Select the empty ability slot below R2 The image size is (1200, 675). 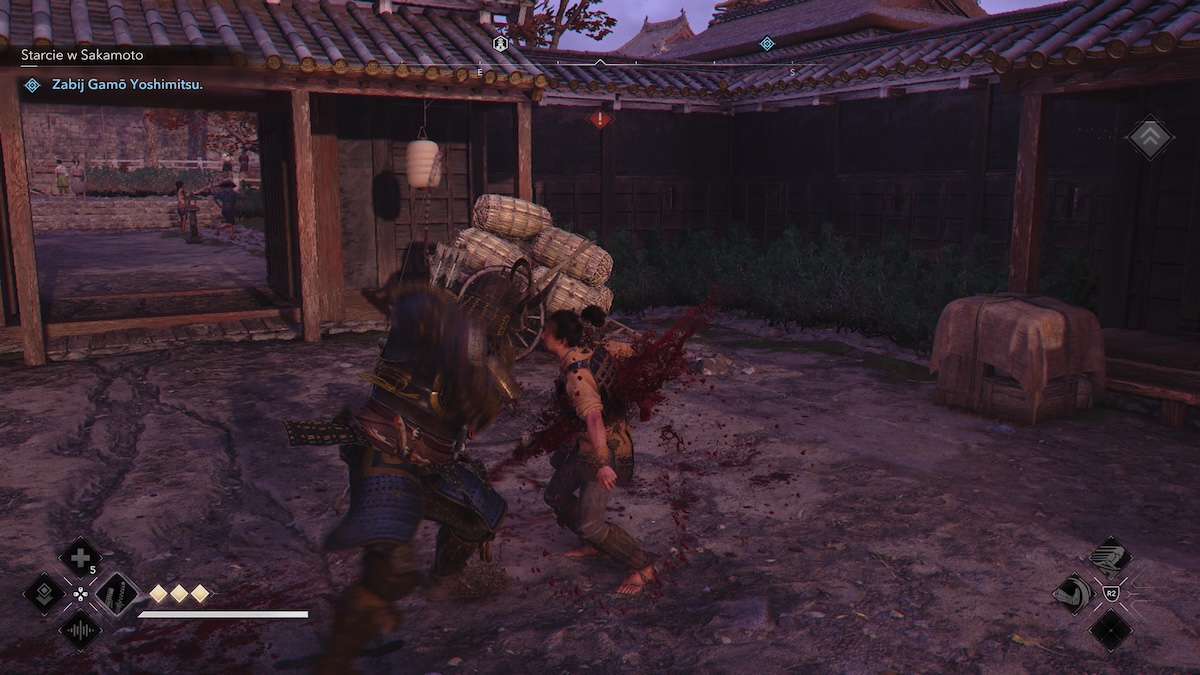click(x=1110, y=631)
